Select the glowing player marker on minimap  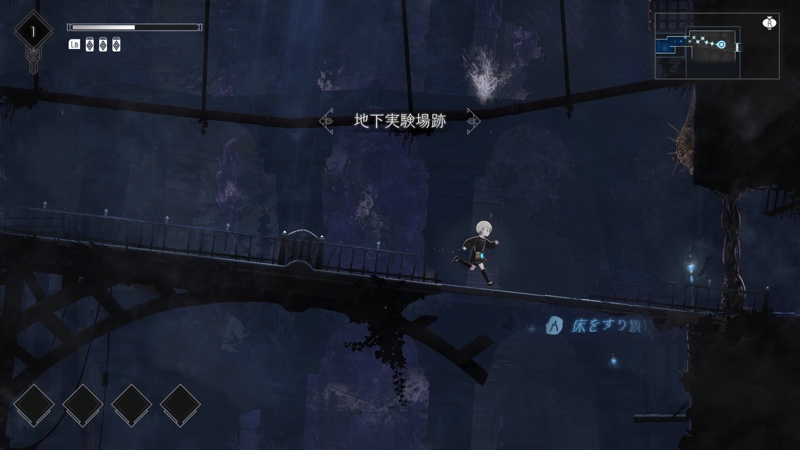pyautogui.click(x=721, y=45)
